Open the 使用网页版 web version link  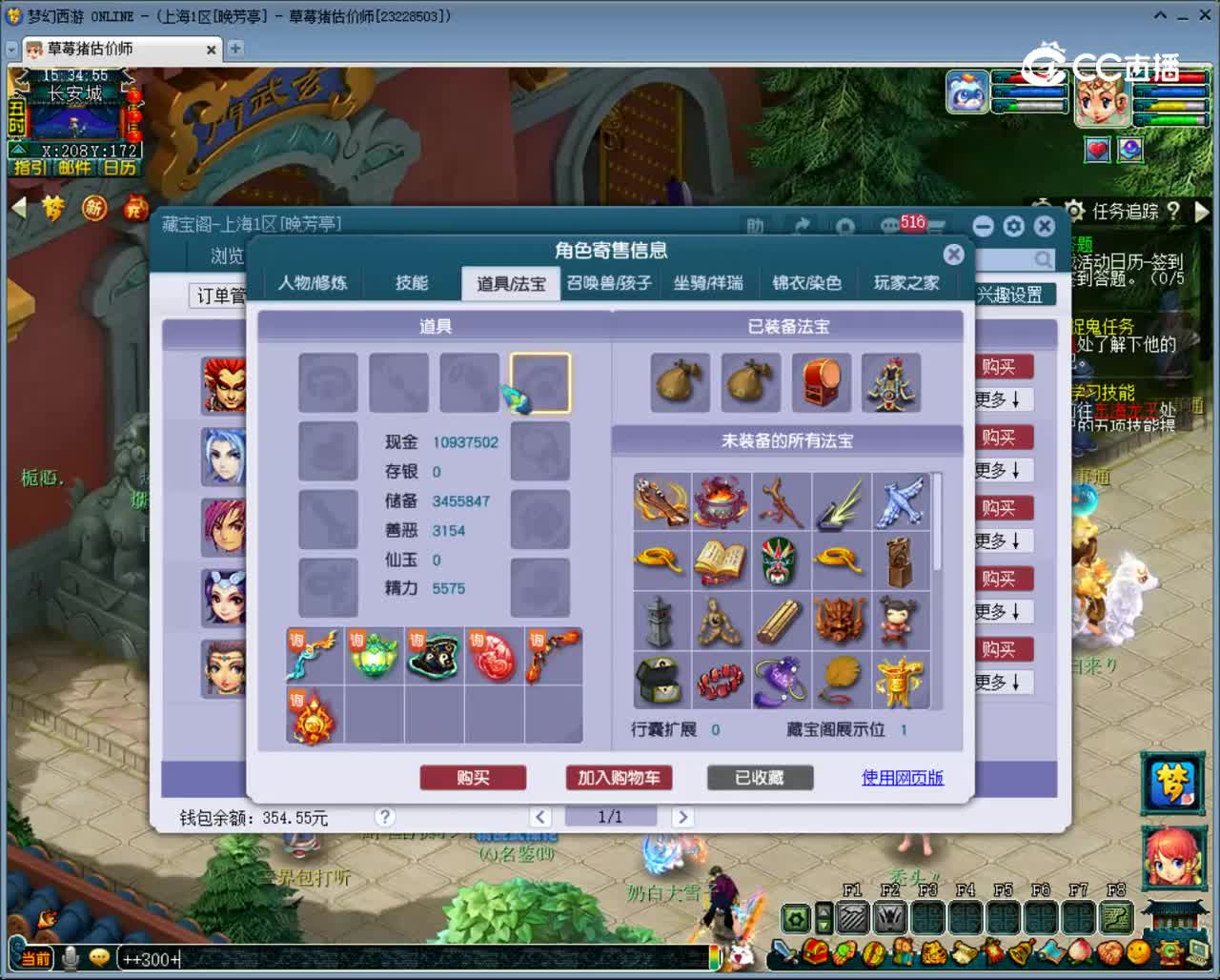click(x=902, y=778)
